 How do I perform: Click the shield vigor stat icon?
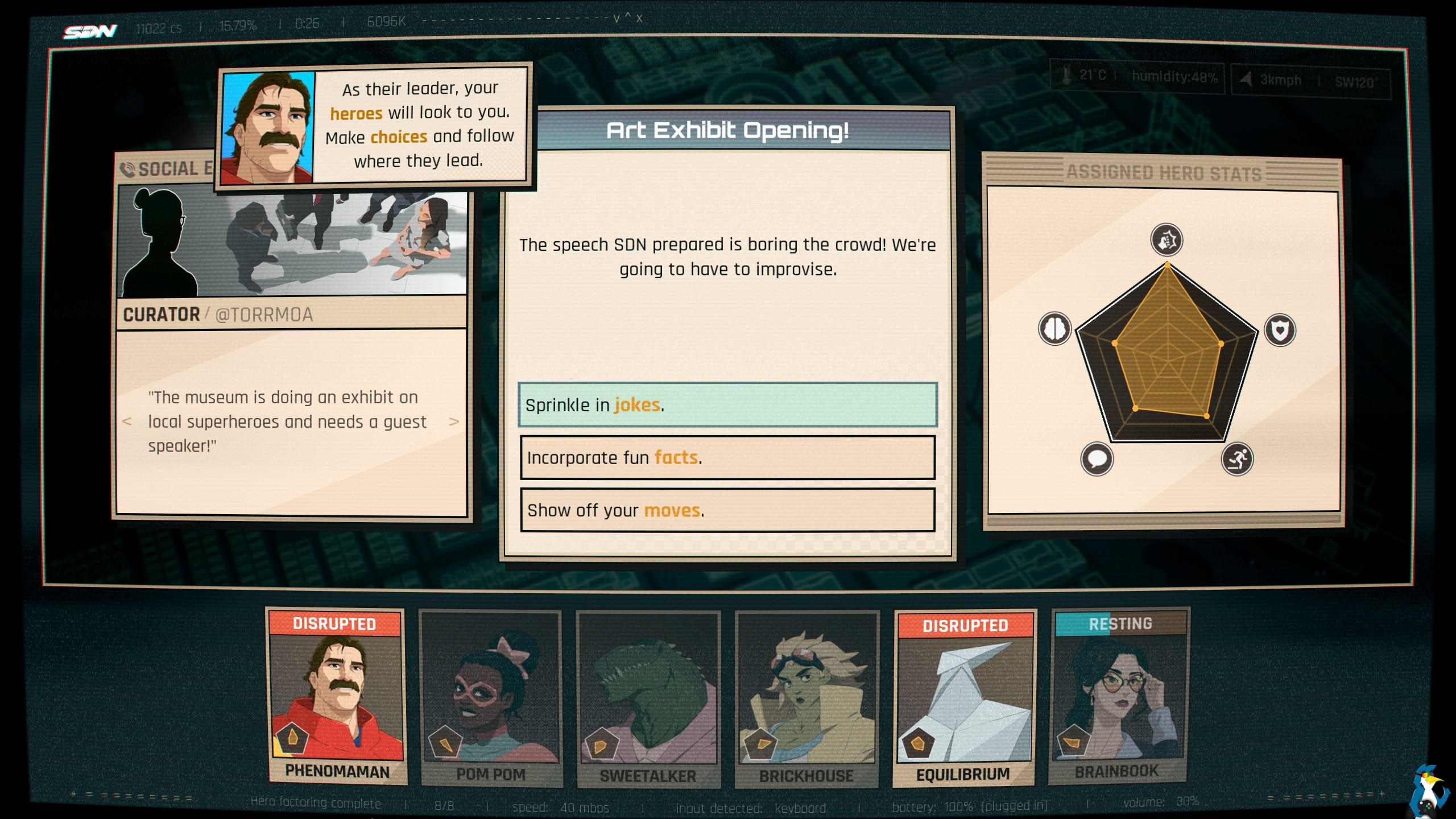[1280, 330]
